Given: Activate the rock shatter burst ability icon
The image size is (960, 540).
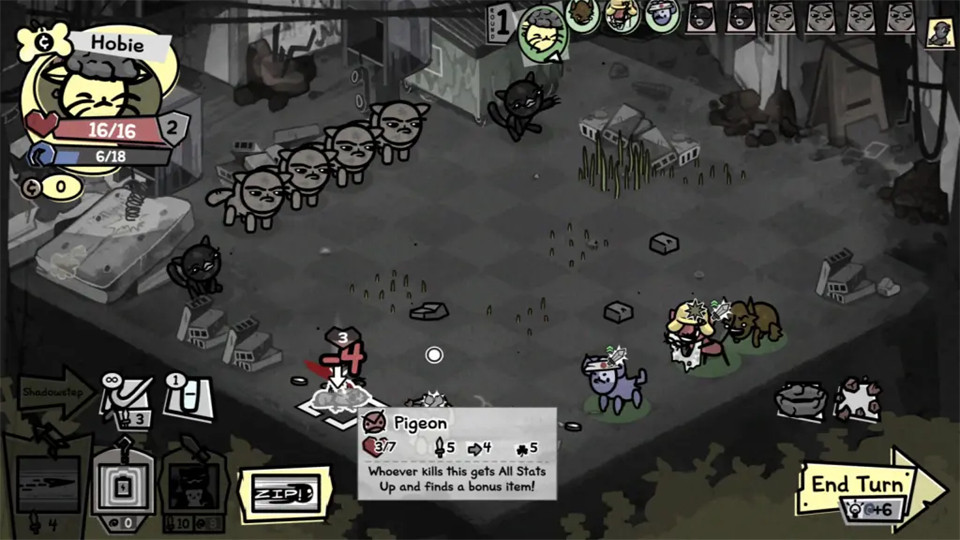Looking at the screenshot, I should [x=856, y=398].
